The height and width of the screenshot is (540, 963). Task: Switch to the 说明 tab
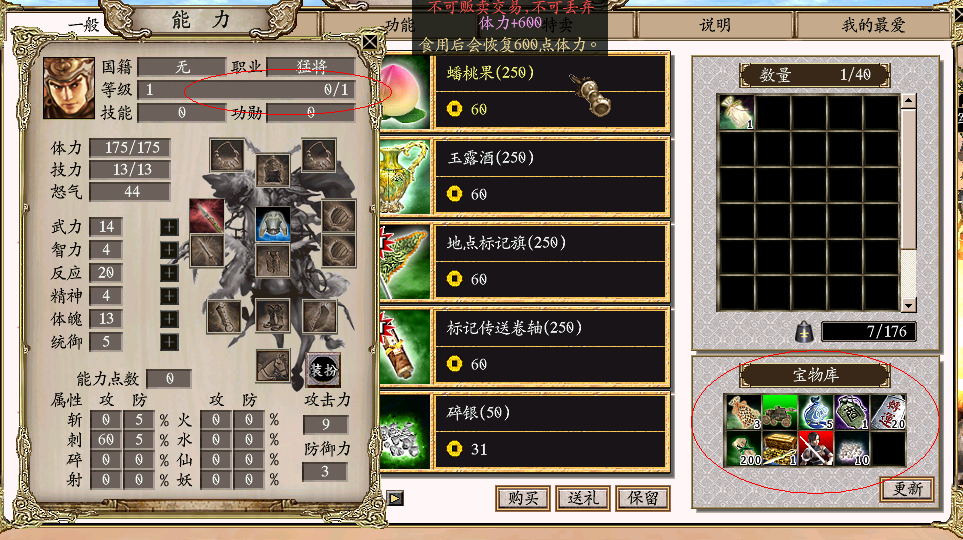[x=714, y=25]
